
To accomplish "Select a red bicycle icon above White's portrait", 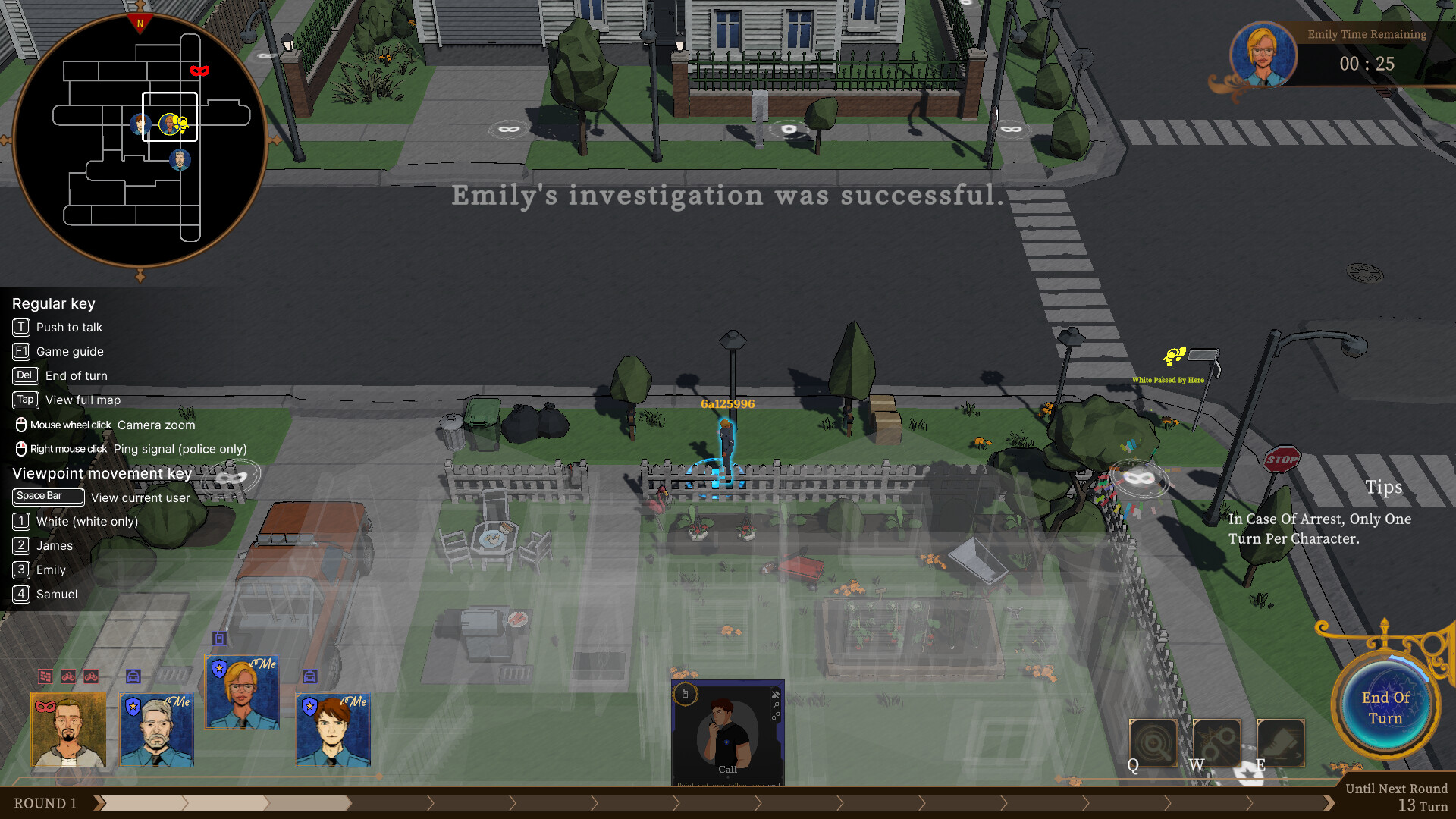I will [68, 676].
